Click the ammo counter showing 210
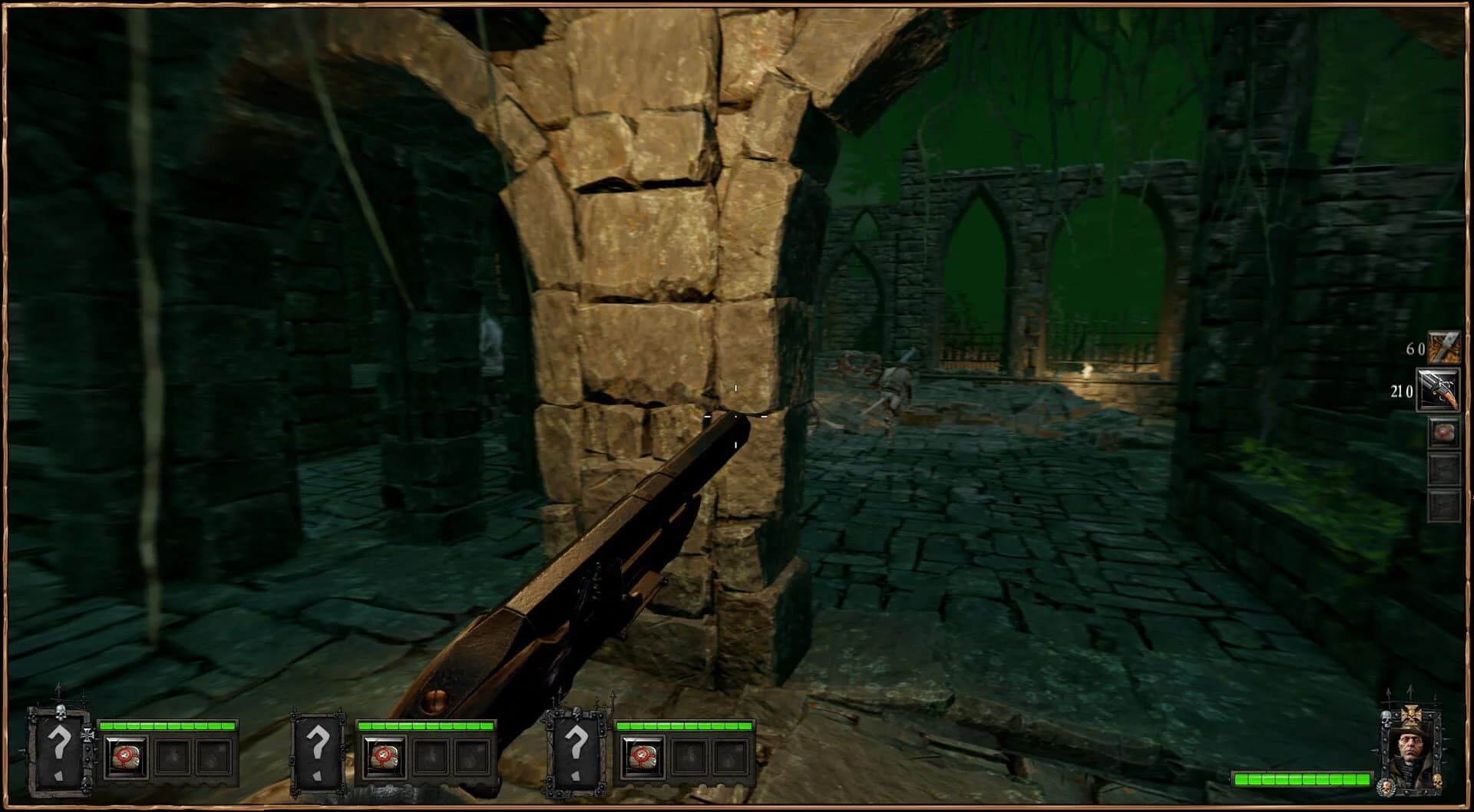This screenshot has width=1474, height=812. pyautogui.click(x=1403, y=391)
